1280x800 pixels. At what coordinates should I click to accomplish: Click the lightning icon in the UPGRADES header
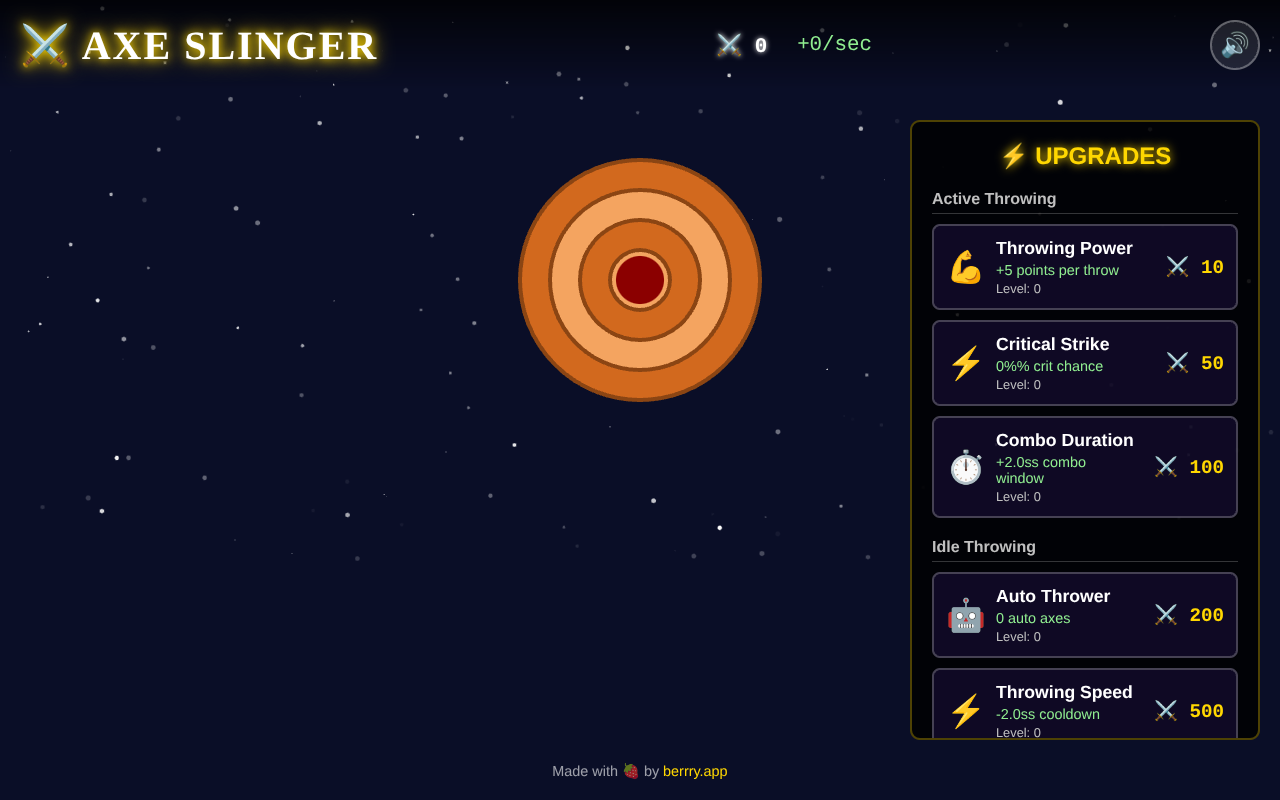point(1012,156)
